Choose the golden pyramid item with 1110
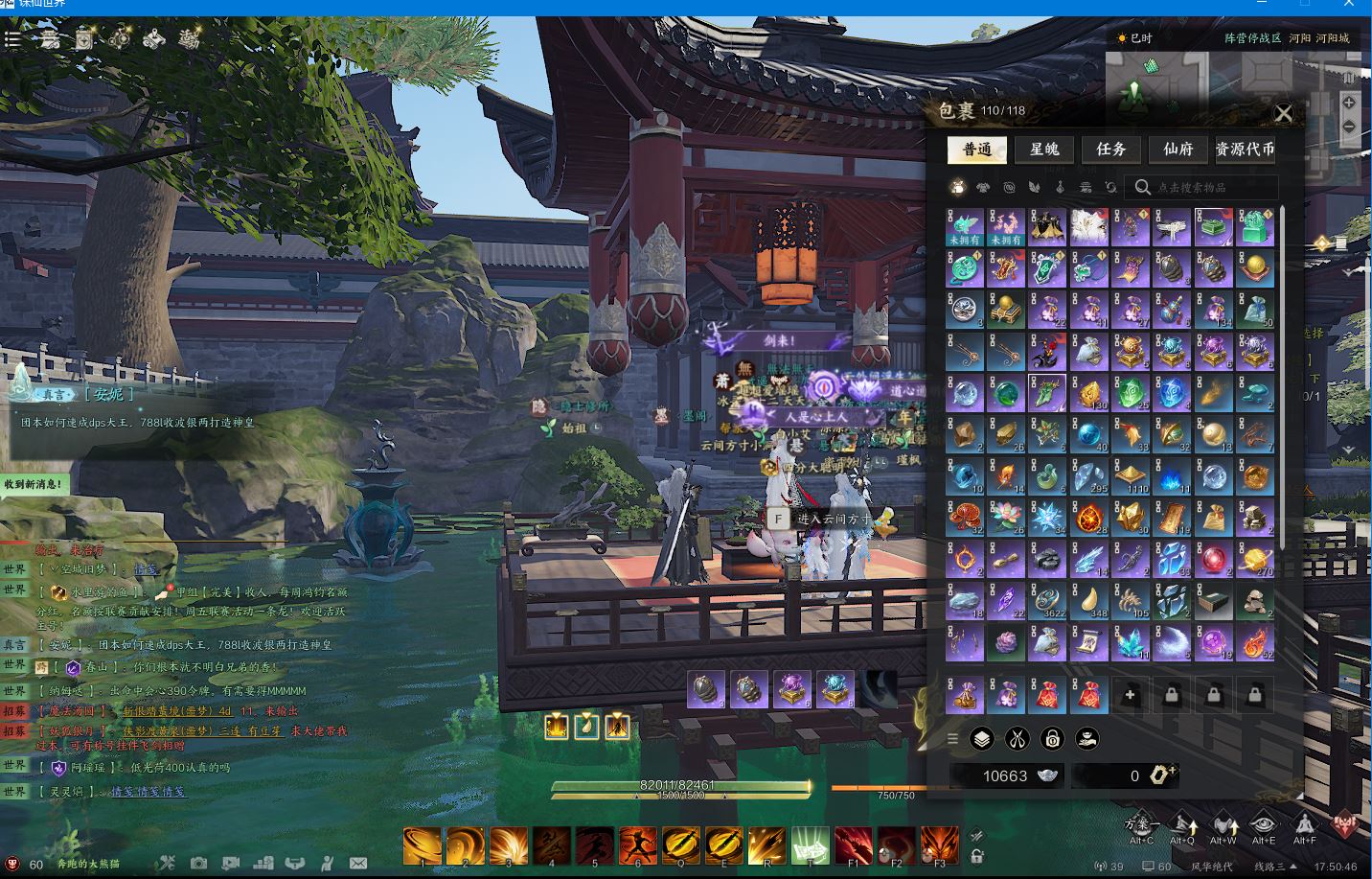1372x879 pixels. coord(1131,476)
